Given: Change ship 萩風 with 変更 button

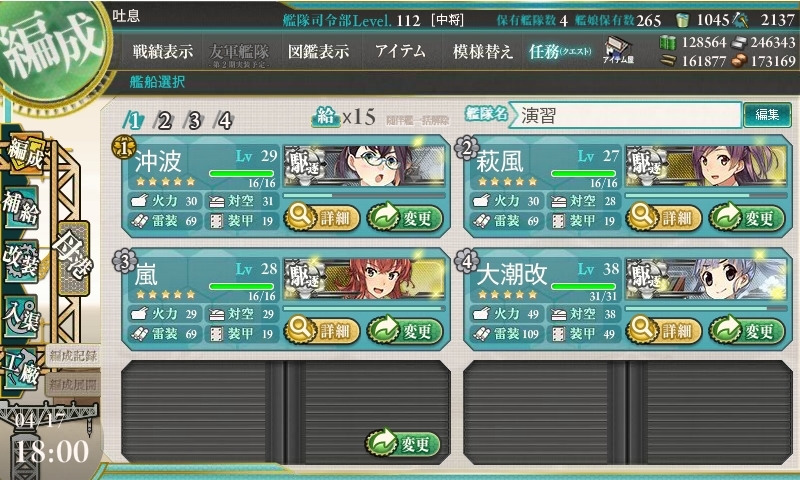Looking at the screenshot, I should [747, 216].
